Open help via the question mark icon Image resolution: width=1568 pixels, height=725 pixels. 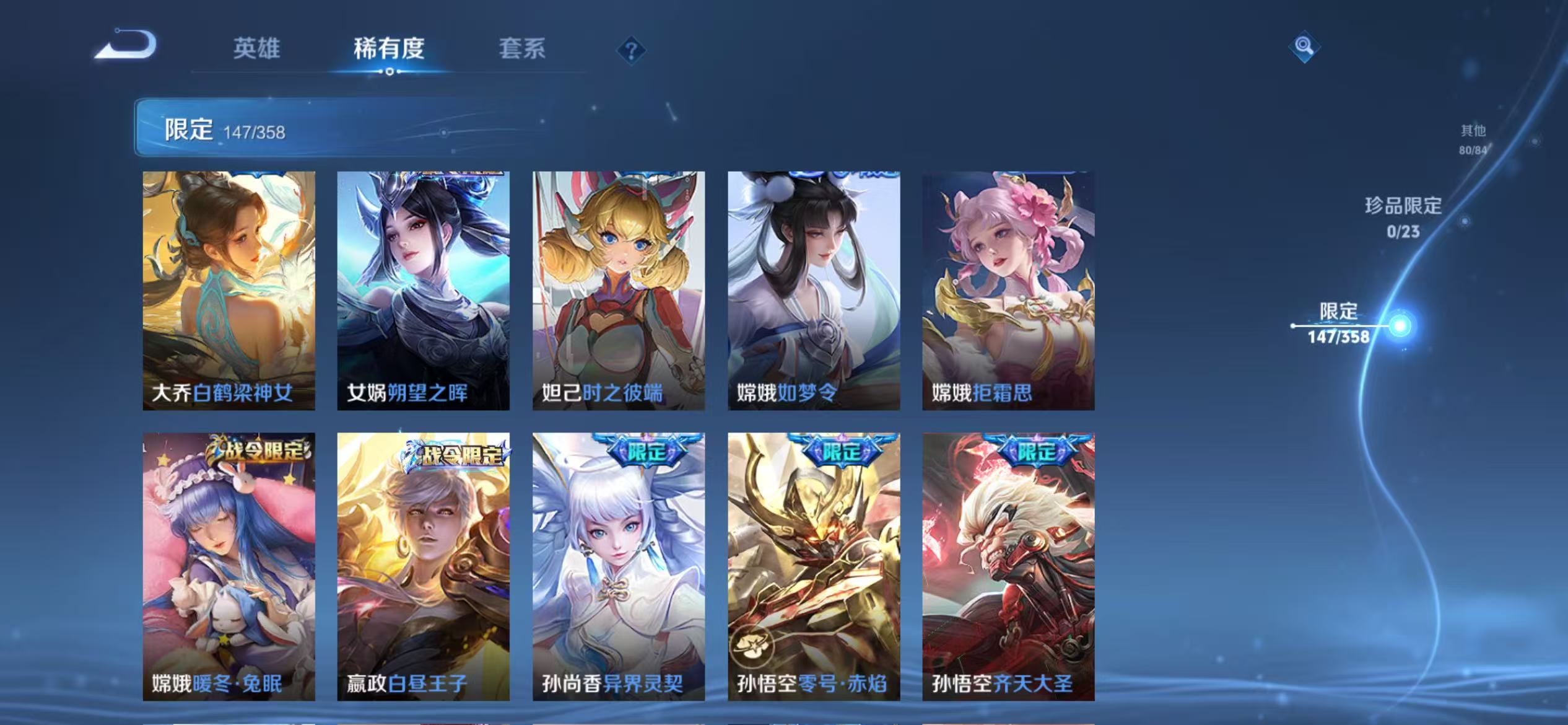[631, 51]
